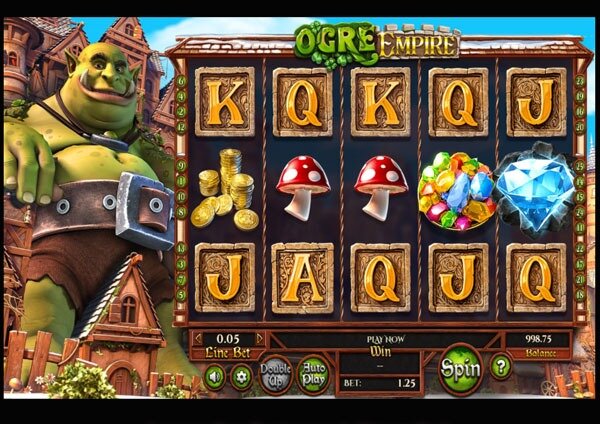Viewport: 600px width, 424px height.
Task: Toggle sound with the speaker icon
Action: (x=215, y=377)
